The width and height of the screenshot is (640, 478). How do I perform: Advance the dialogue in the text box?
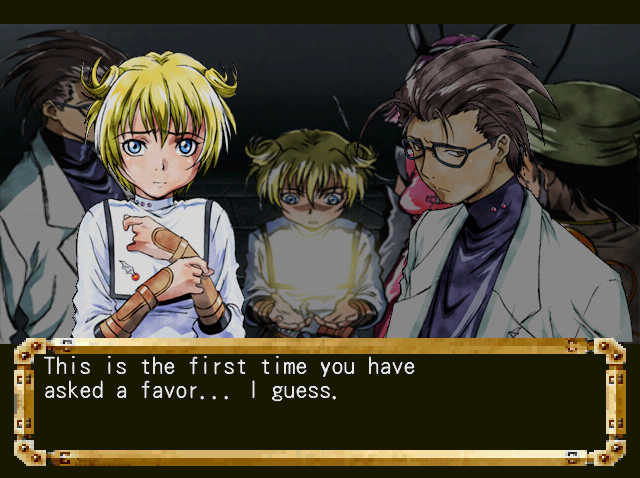point(319,402)
